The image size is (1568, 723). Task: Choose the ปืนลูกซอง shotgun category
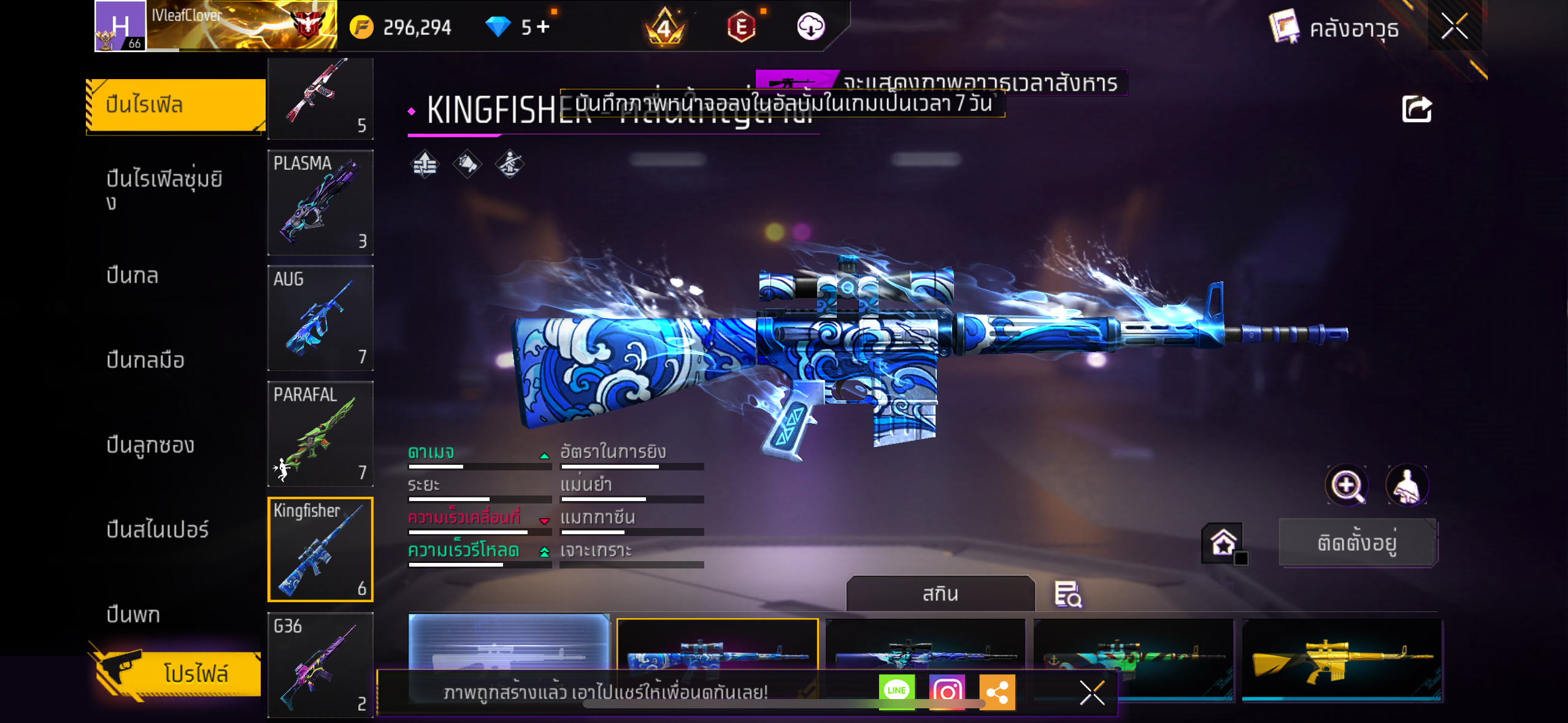coord(150,445)
